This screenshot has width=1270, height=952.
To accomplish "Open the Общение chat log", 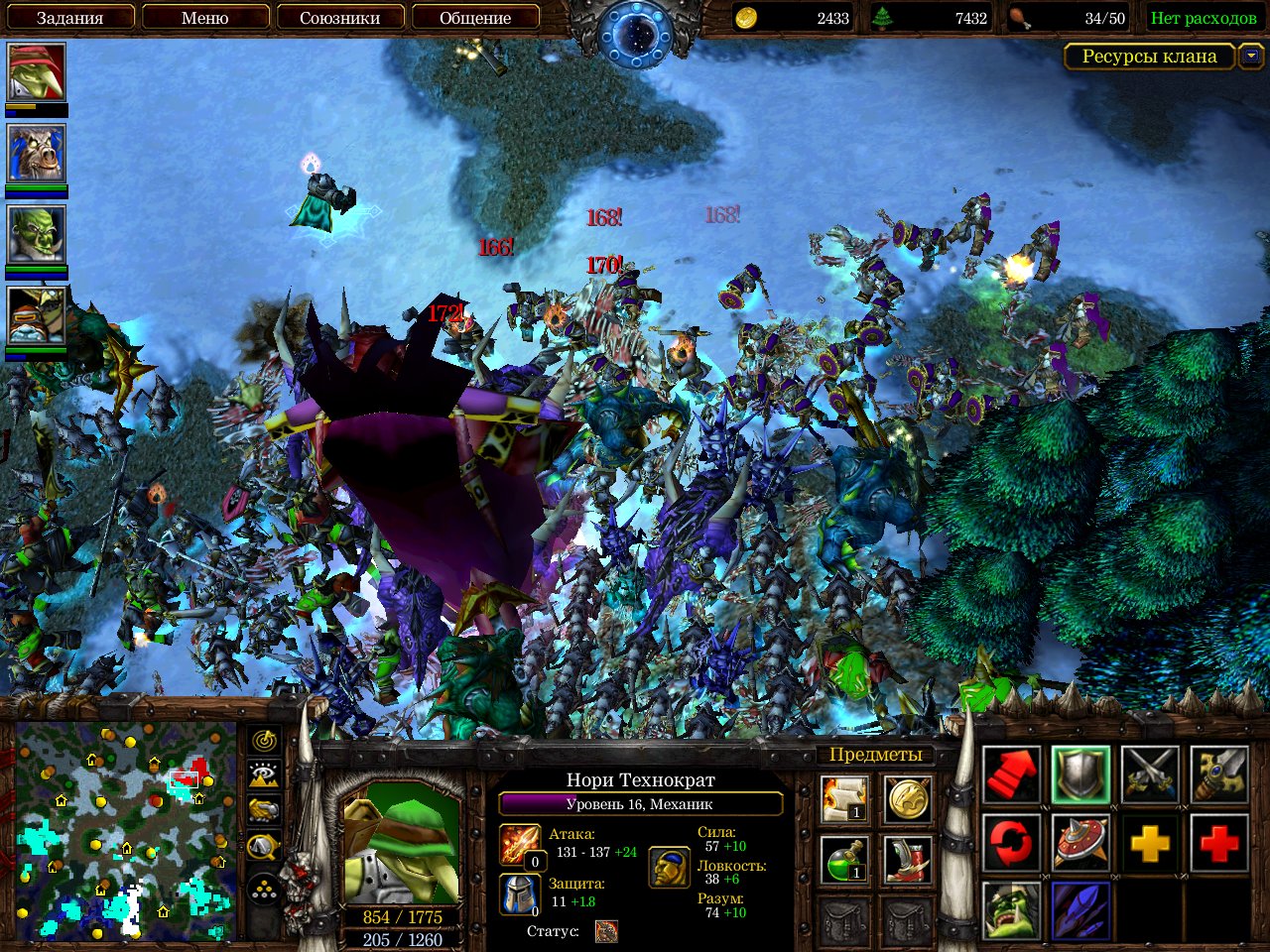I will 475,18.
